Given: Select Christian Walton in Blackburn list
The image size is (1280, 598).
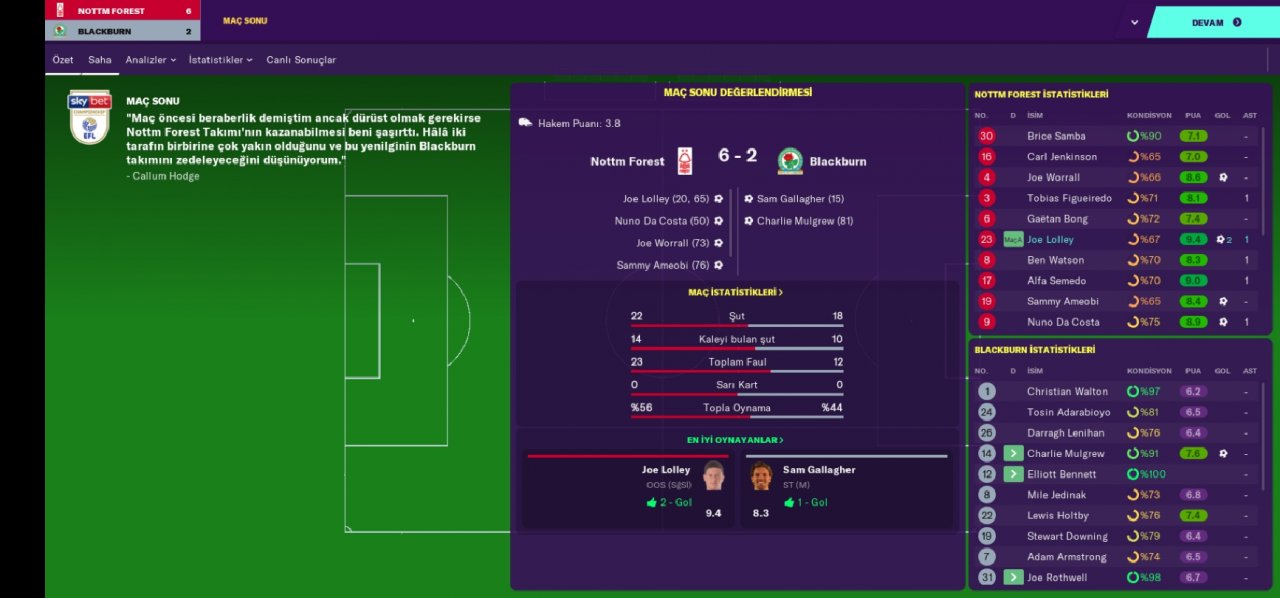Looking at the screenshot, I should point(1067,392).
